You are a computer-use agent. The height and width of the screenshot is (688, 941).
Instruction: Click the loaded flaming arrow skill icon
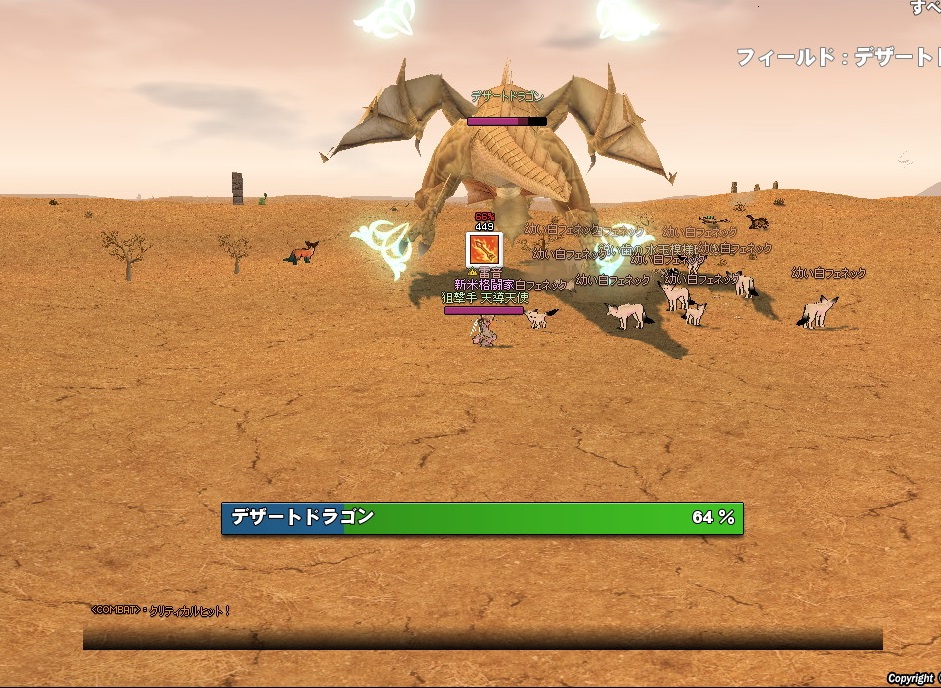pyautogui.click(x=484, y=249)
